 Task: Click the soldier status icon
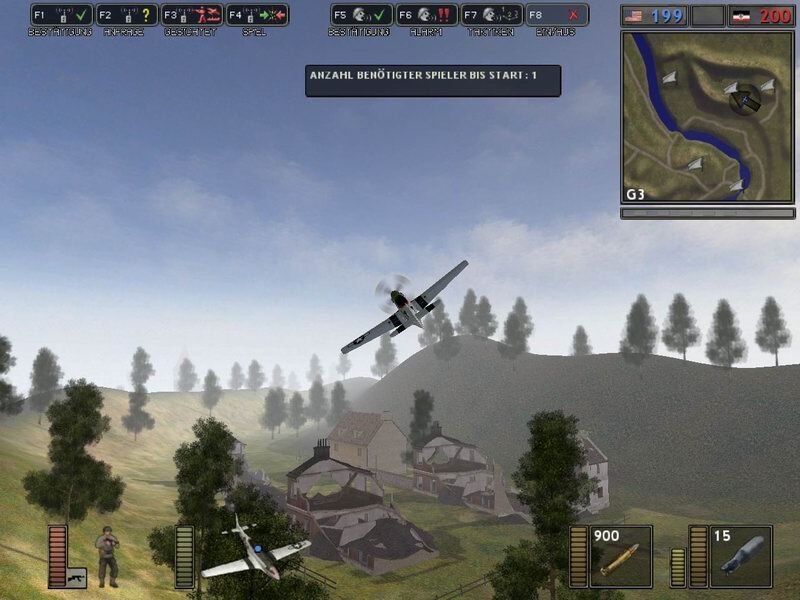pos(107,558)
